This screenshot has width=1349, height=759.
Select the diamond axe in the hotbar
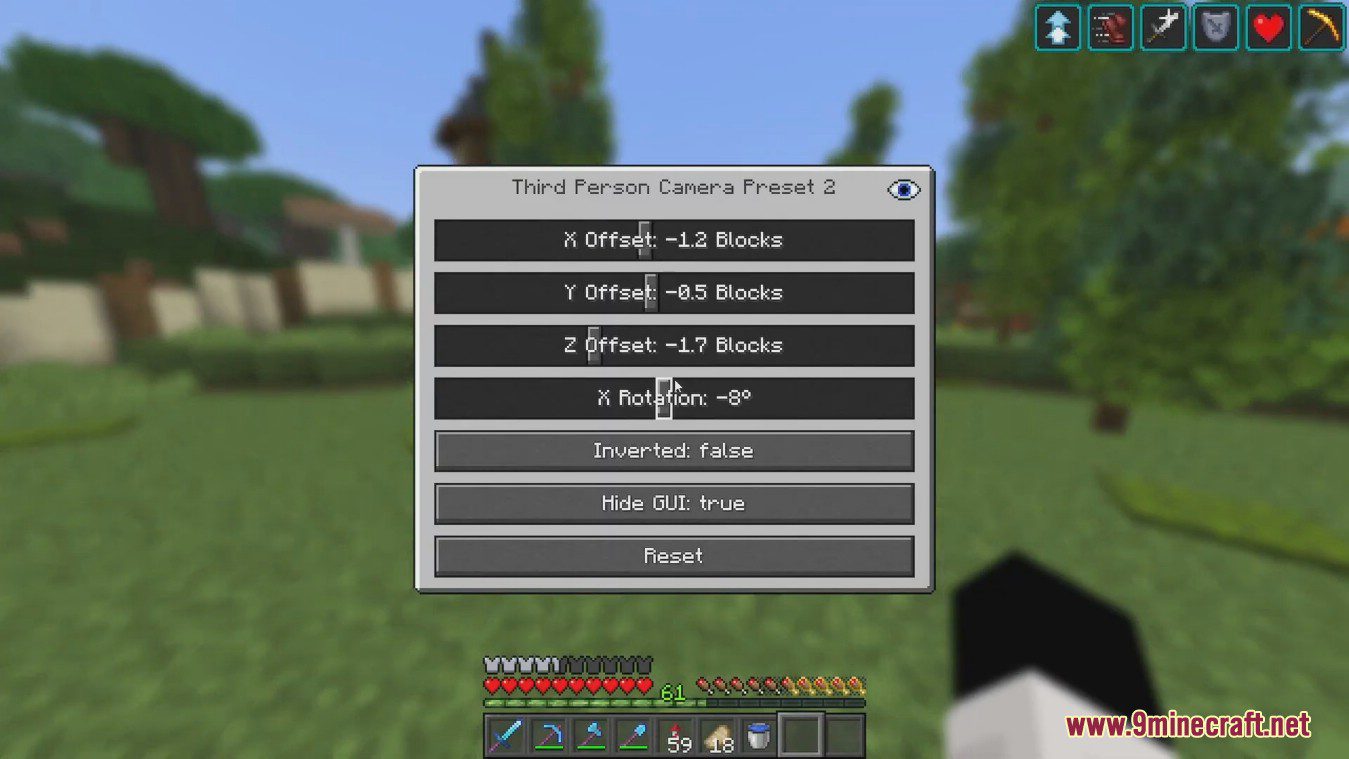pyautogui.click(x=591, y=736)
